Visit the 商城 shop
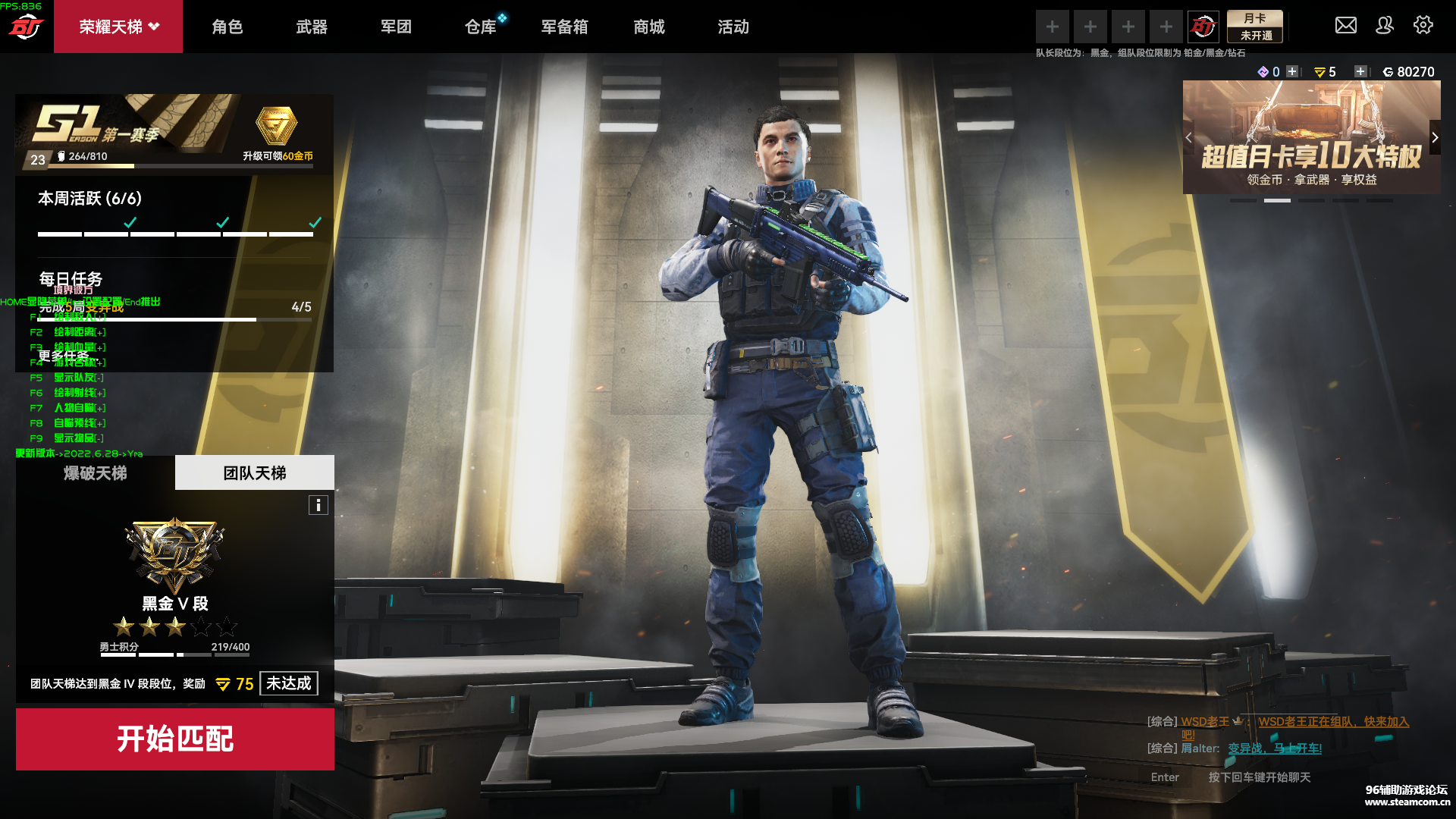The height and width of the screenshot is (819, 1456). coord(649,27)
